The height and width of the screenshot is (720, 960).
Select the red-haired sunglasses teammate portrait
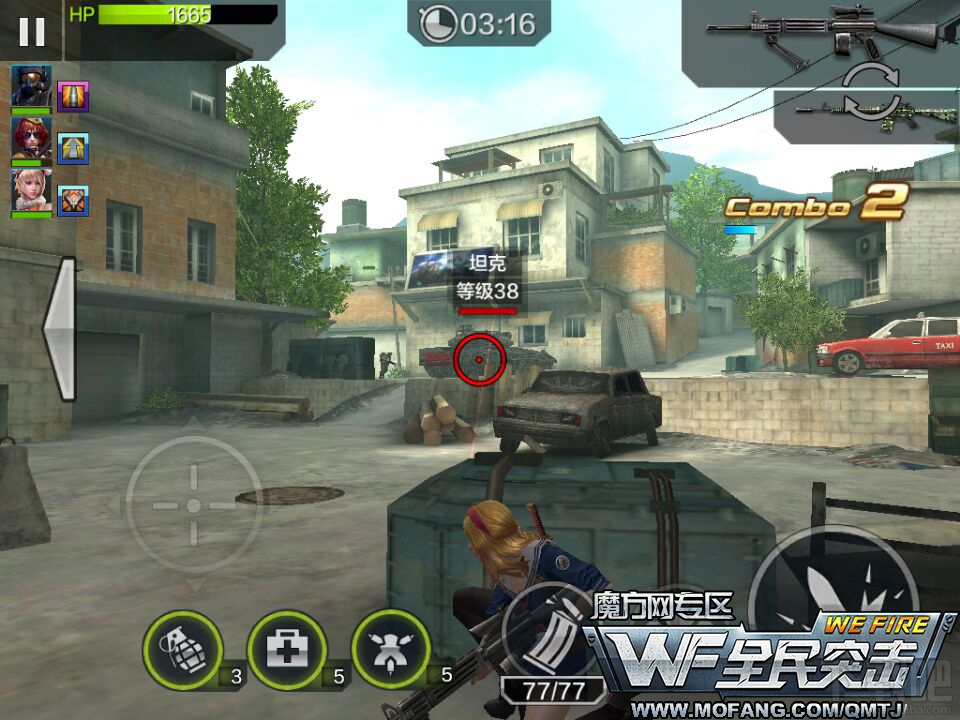(31, 137)
